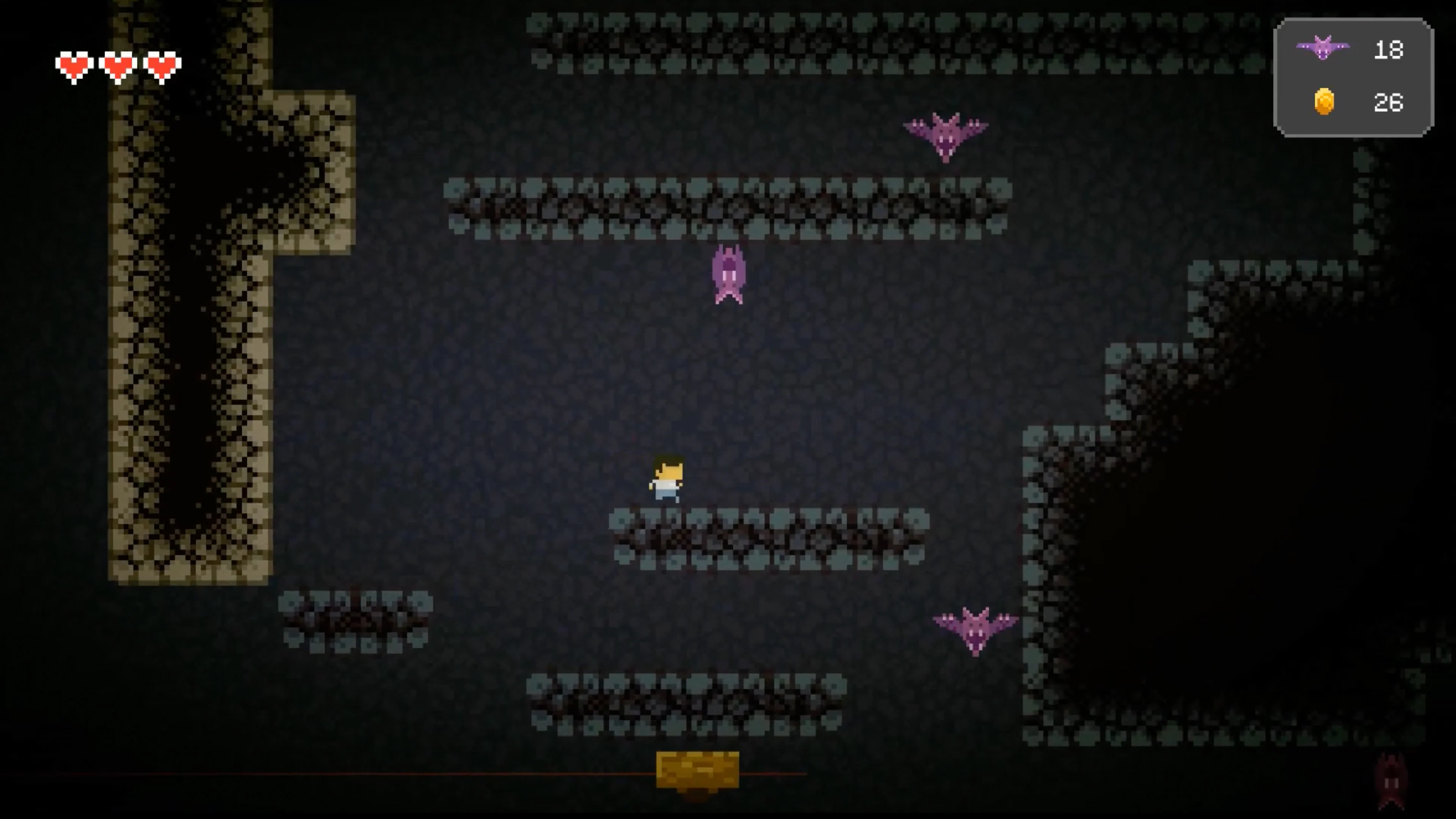The height and width of the screenshot is (819, 1456).
Task: Click the coin total showing 26
Action: pyautogui.click(x=1389, y=102)
